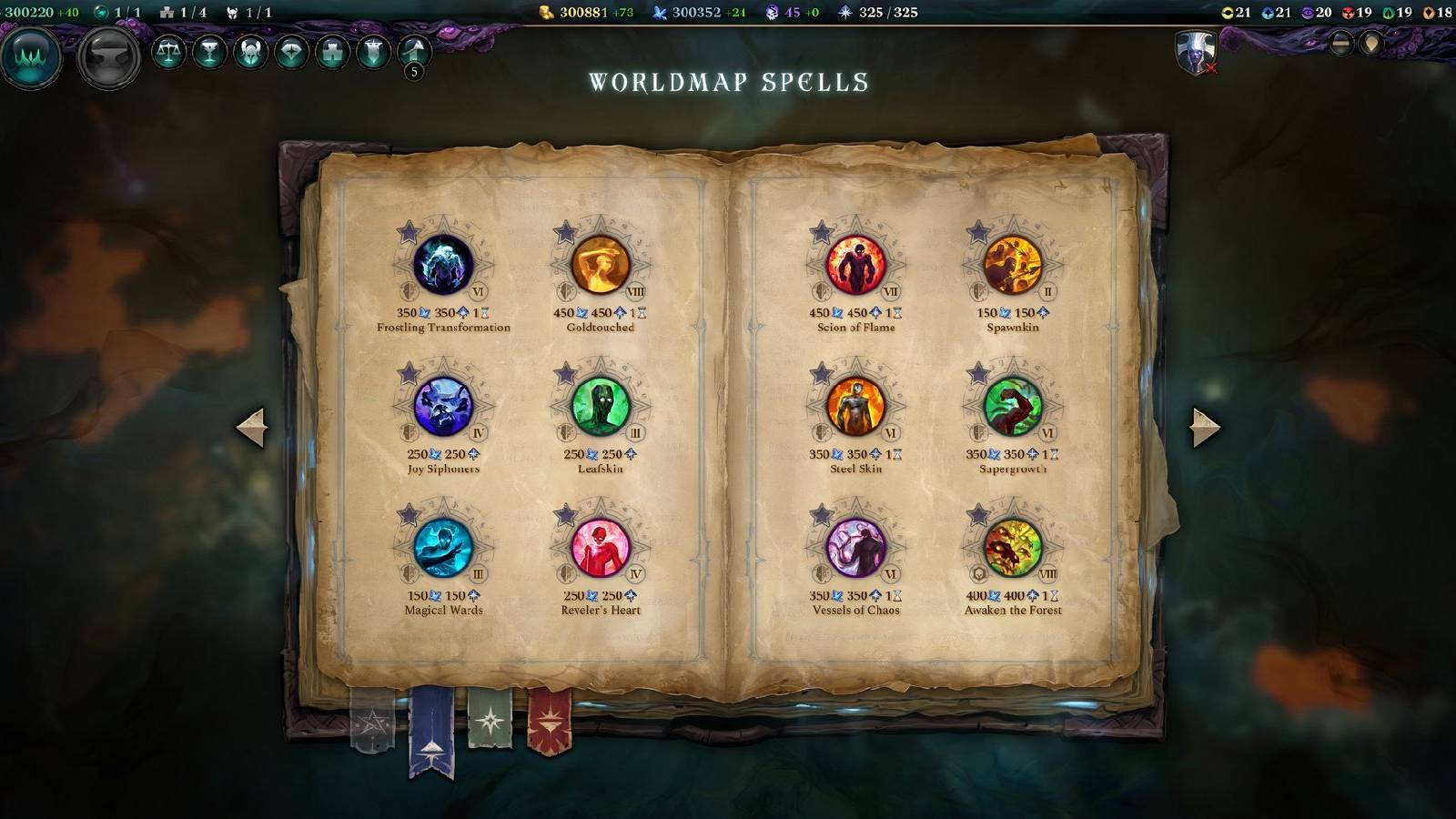Open the red banner bookmark tab
Image resolution: width=1456 pixels, height=819 pixels.
pos(550,723)
